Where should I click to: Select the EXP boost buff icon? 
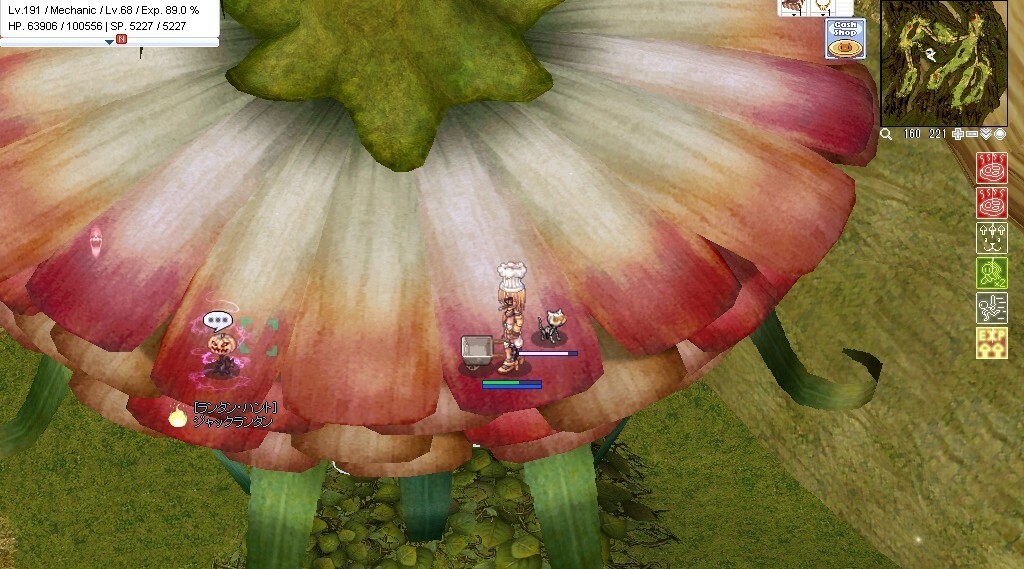tap(991, 343)
